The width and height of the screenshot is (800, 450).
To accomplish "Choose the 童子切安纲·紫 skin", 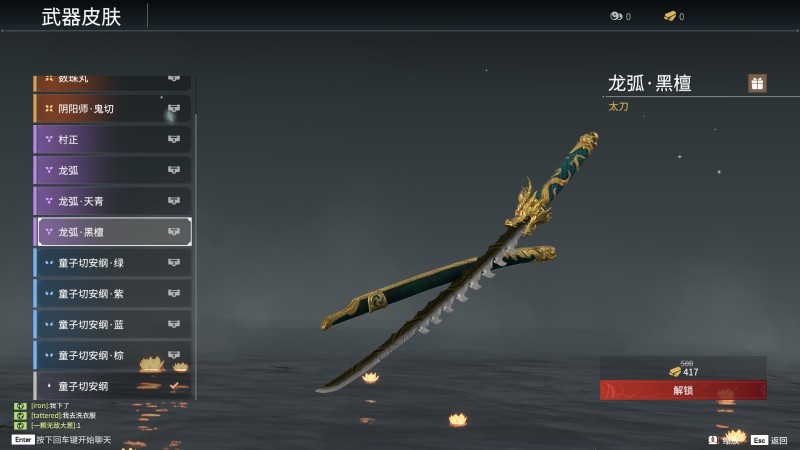I will coord(112,294).
